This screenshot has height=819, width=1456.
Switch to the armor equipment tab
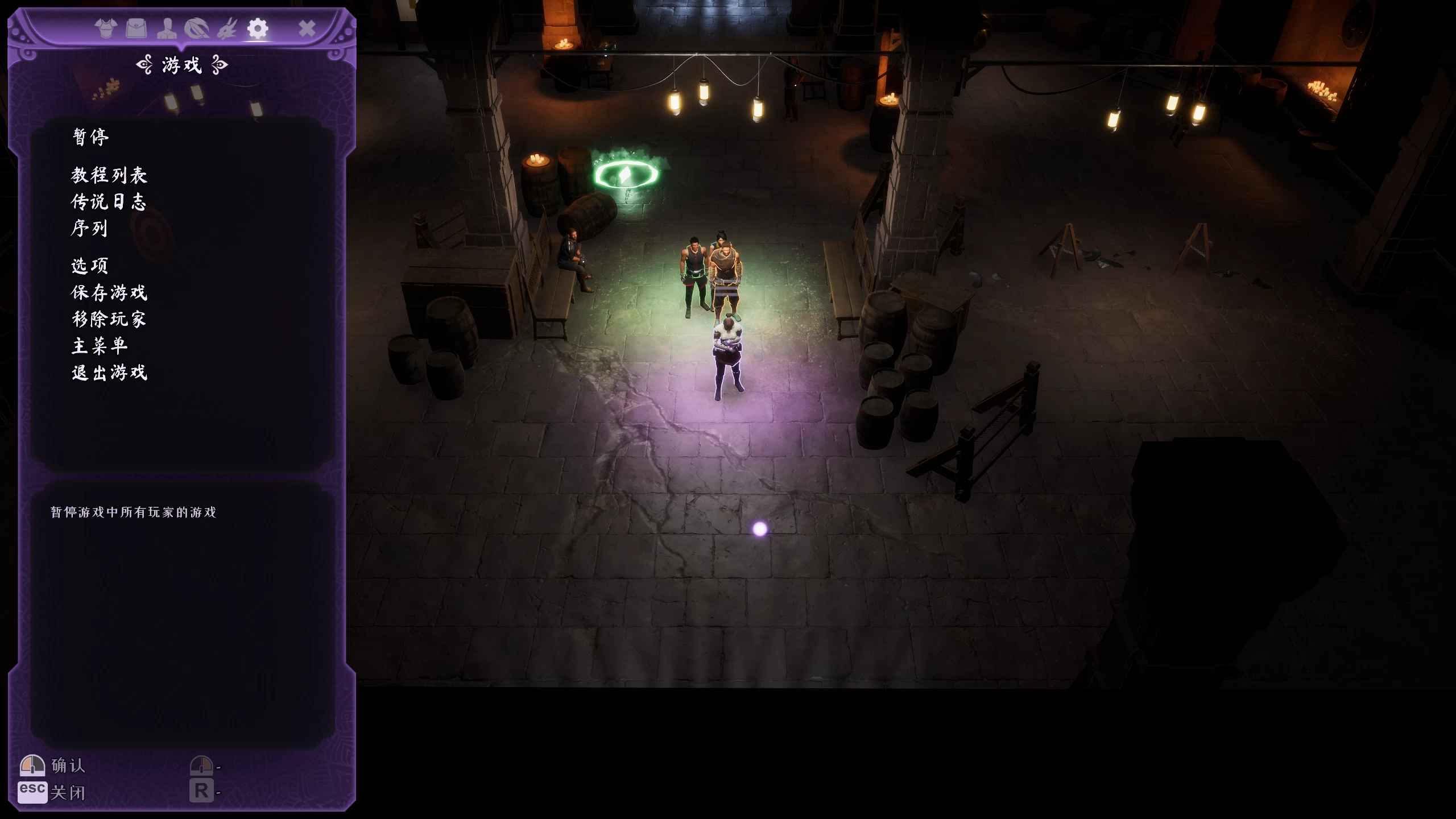coord(106,28)
